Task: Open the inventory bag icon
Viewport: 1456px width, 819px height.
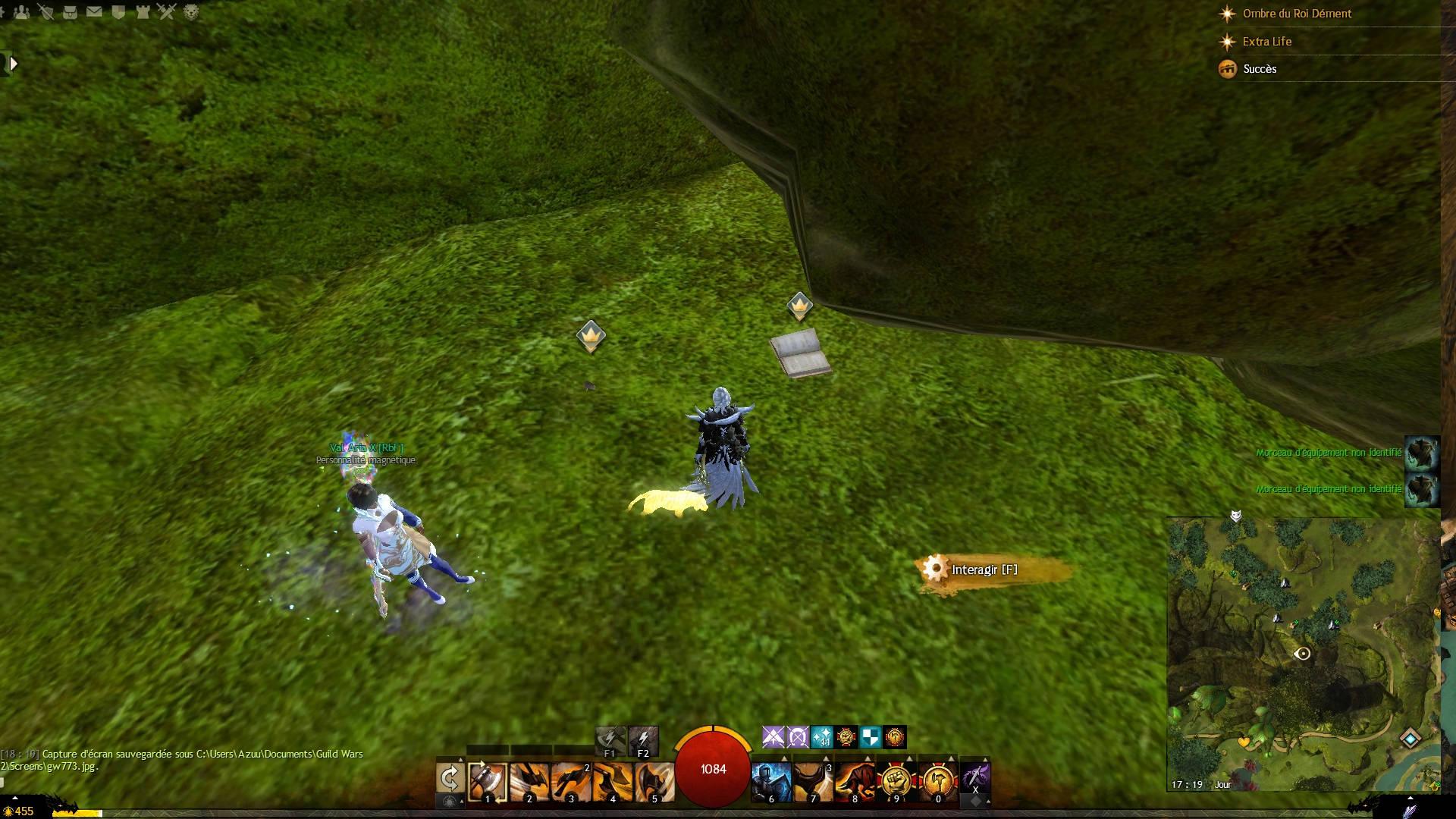Action: (70, 11)
